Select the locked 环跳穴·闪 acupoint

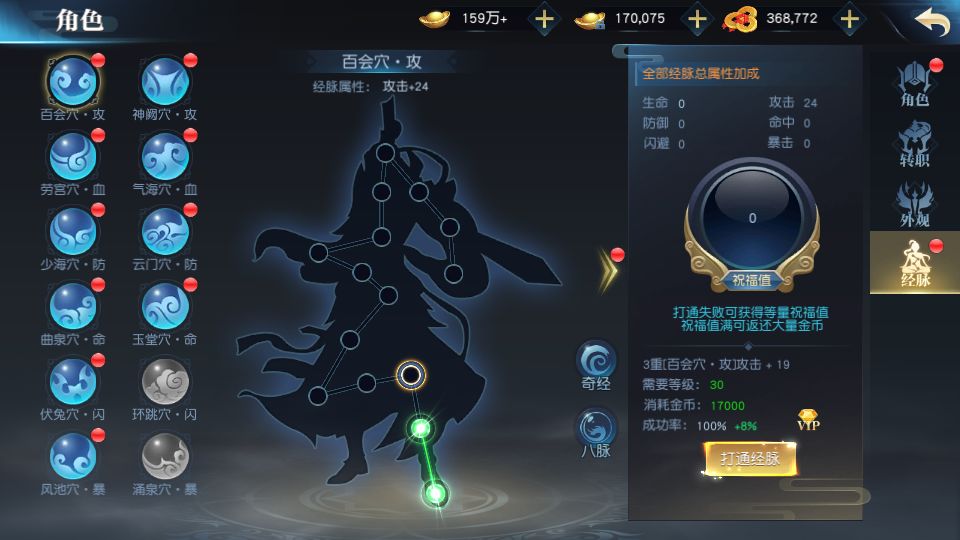pyautogui.click(x=165, y=381)
